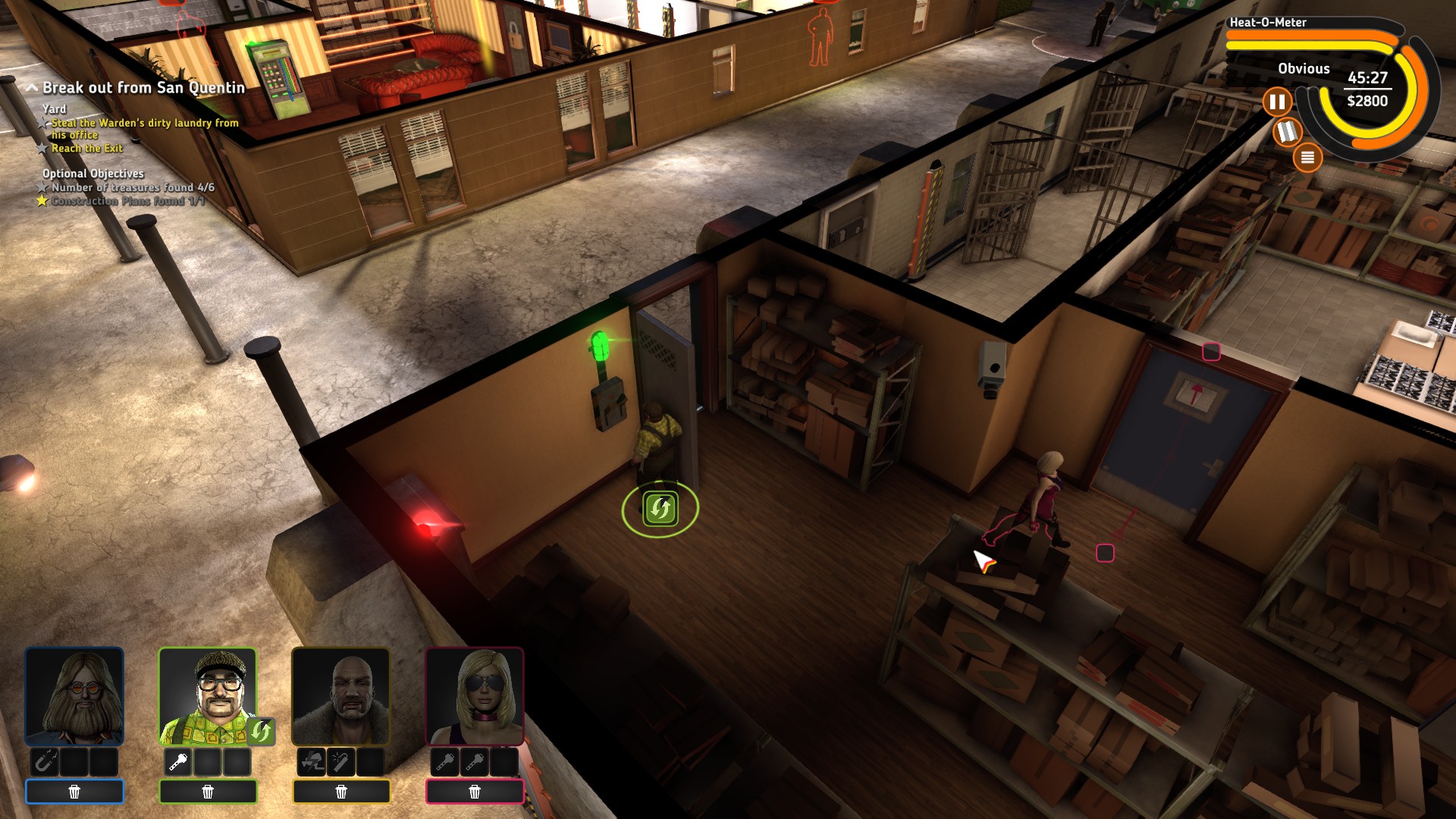Discard an item via the pink trash button

point(474,791)
